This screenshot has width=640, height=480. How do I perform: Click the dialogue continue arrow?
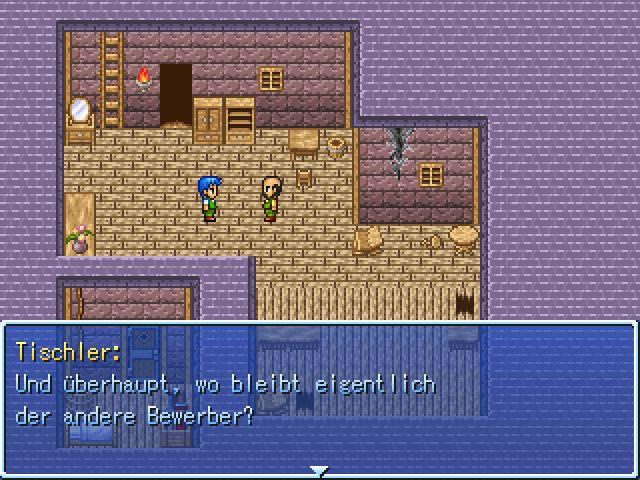point(319,470)
